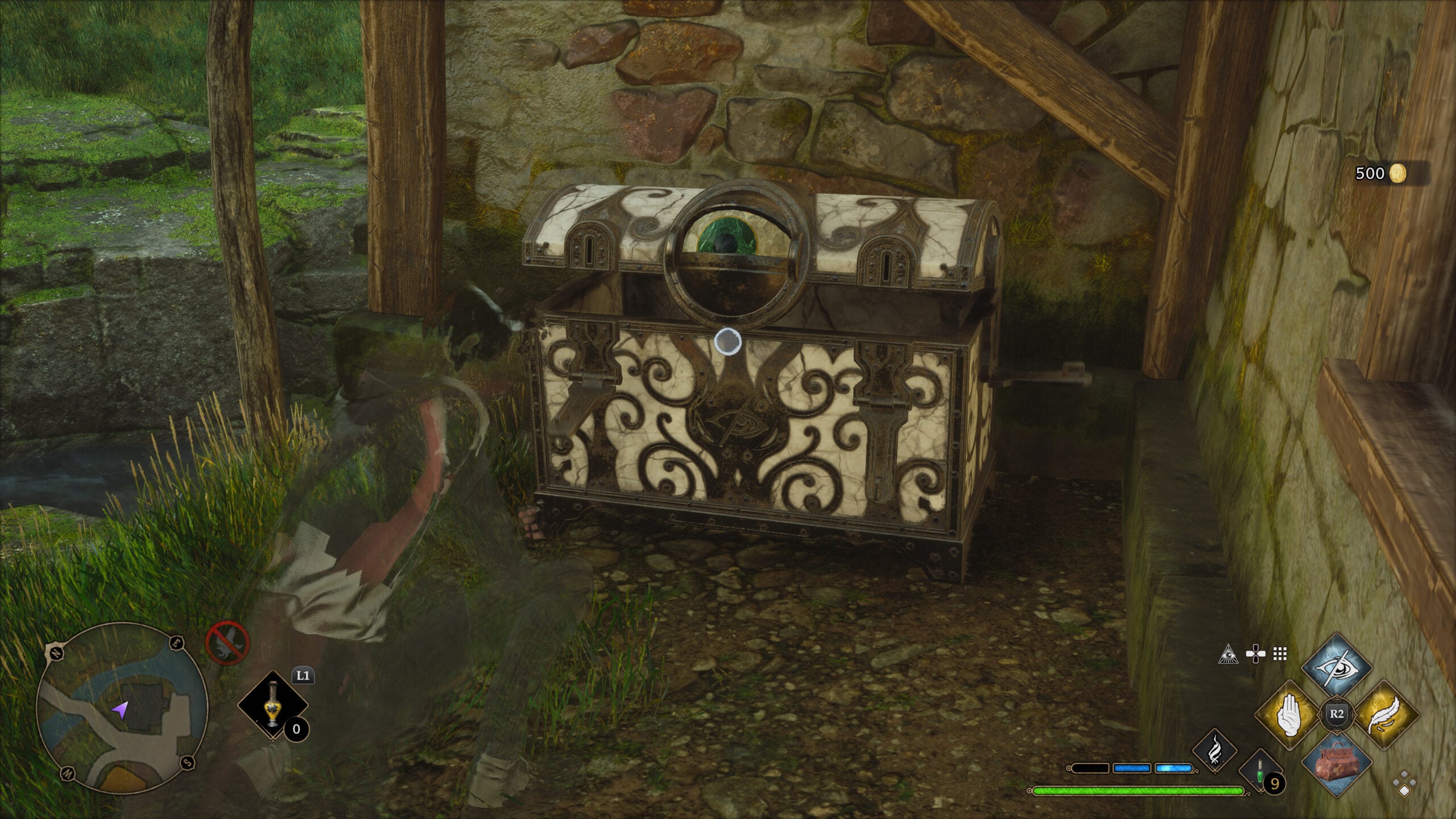Open the circular minimap
This screenshot has height=819, width=1456.
click(122, 709)
